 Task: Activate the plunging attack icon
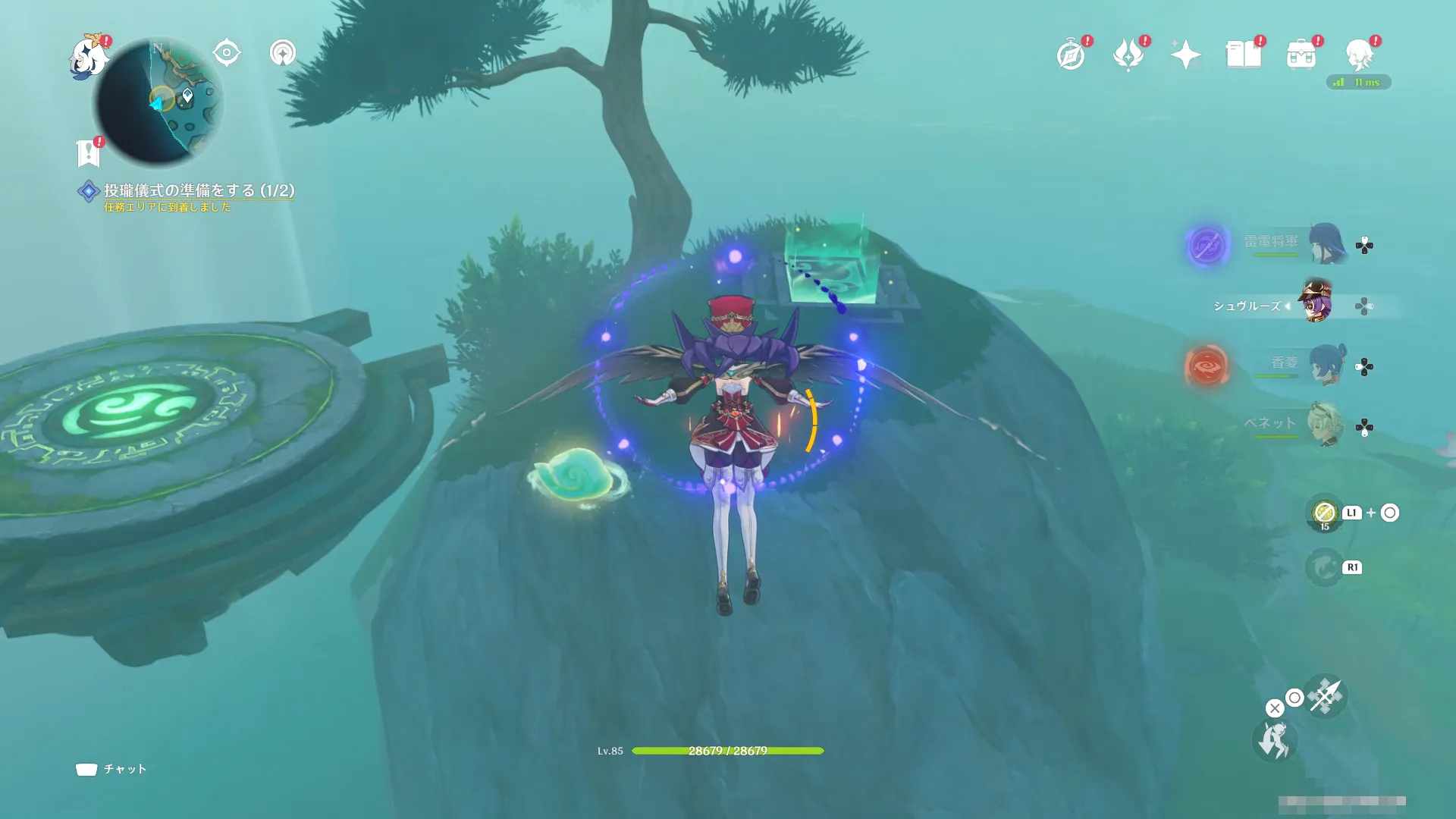pos(1325,696)
